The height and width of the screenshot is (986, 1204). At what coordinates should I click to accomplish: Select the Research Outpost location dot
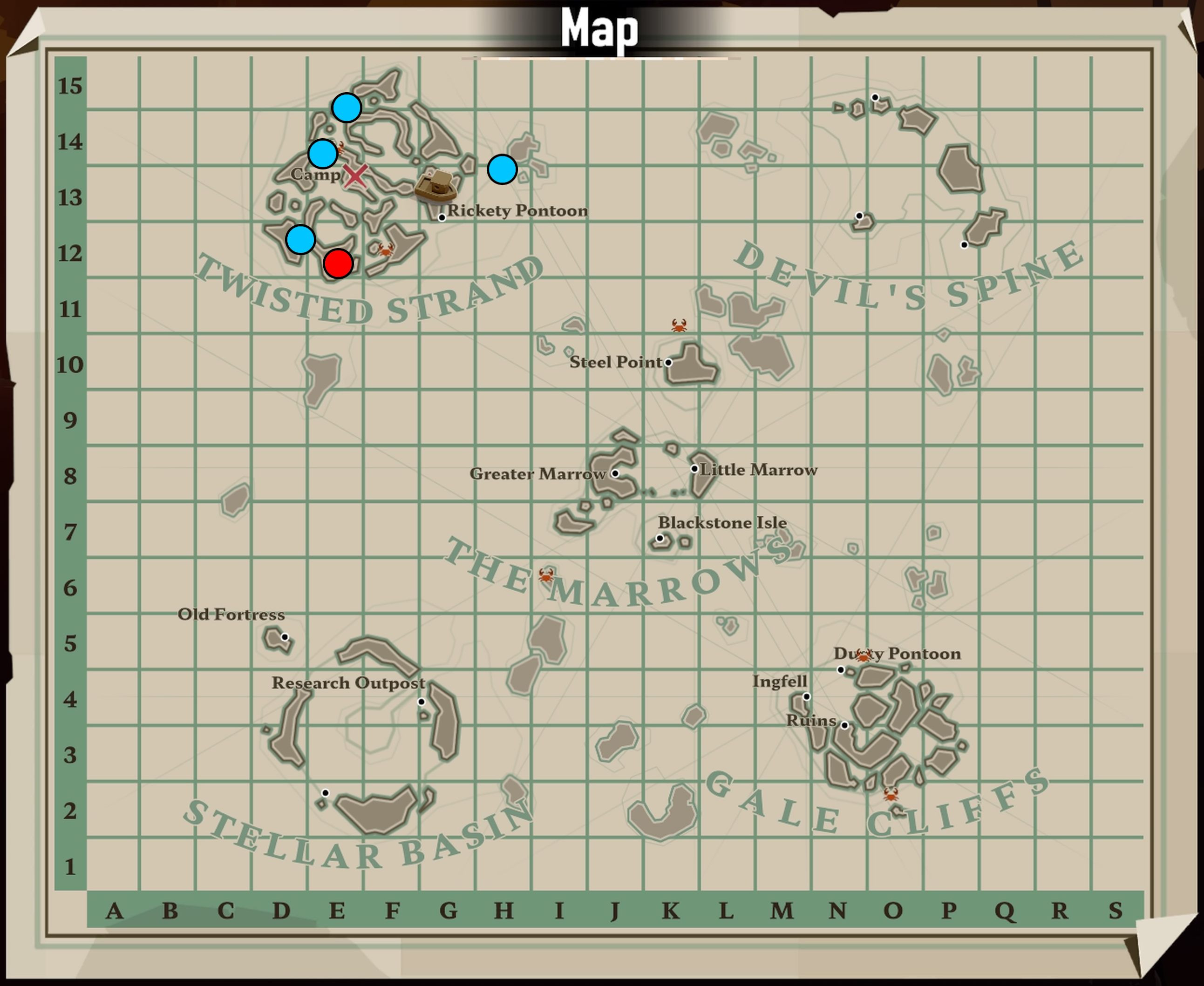tap(422, 702)
